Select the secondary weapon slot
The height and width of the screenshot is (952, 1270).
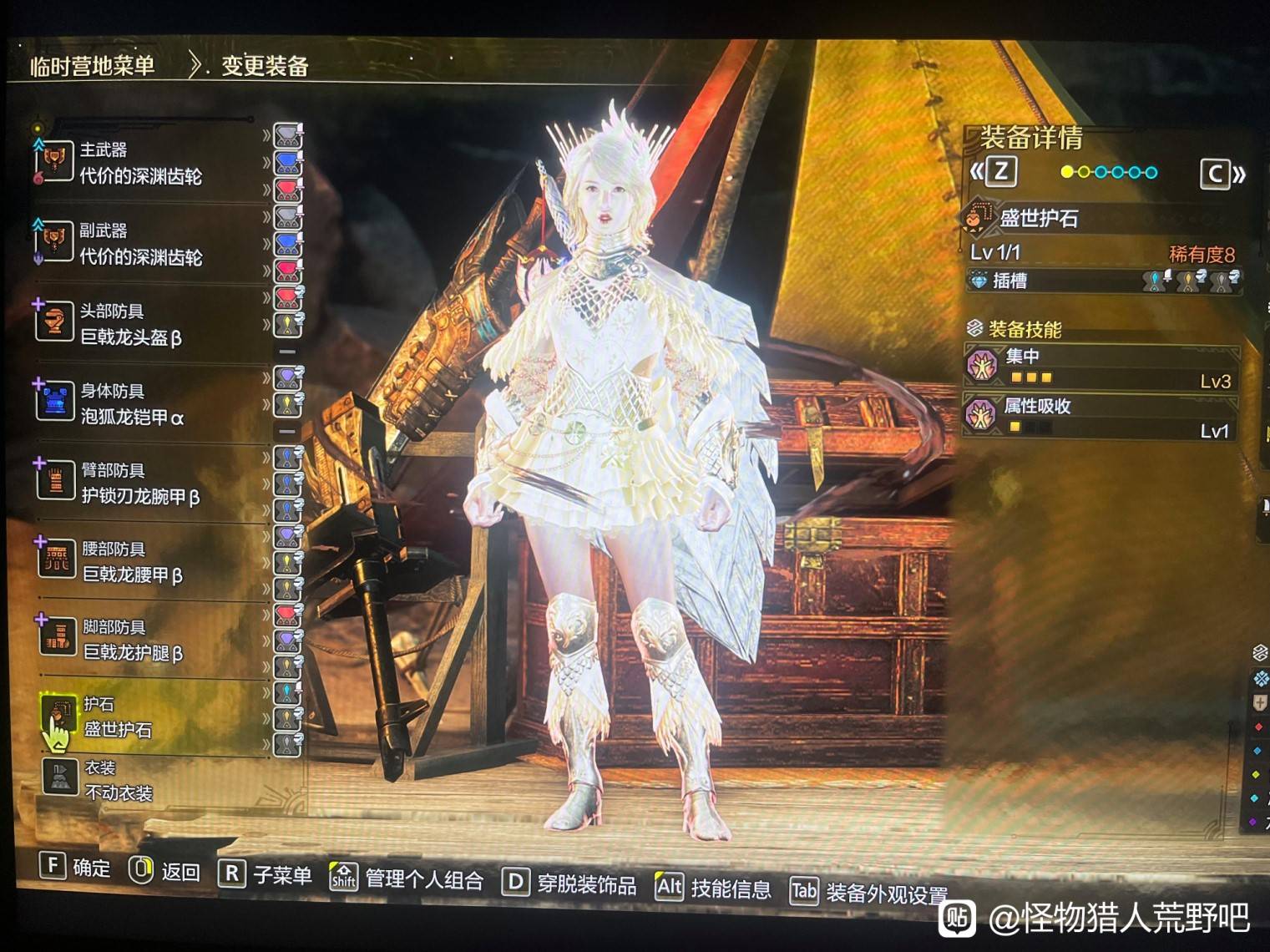click(x=140, y=244)
